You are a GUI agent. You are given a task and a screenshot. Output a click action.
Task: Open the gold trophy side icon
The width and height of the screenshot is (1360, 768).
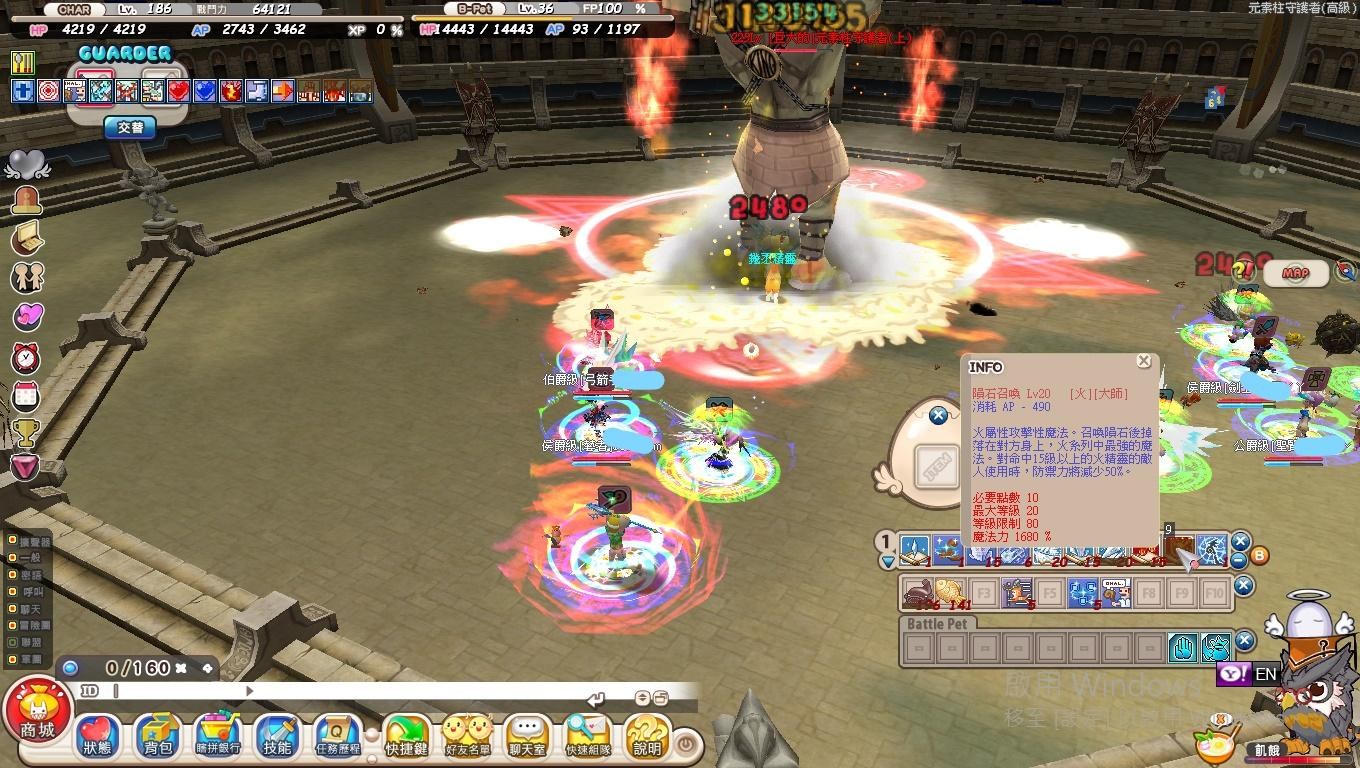26,432
